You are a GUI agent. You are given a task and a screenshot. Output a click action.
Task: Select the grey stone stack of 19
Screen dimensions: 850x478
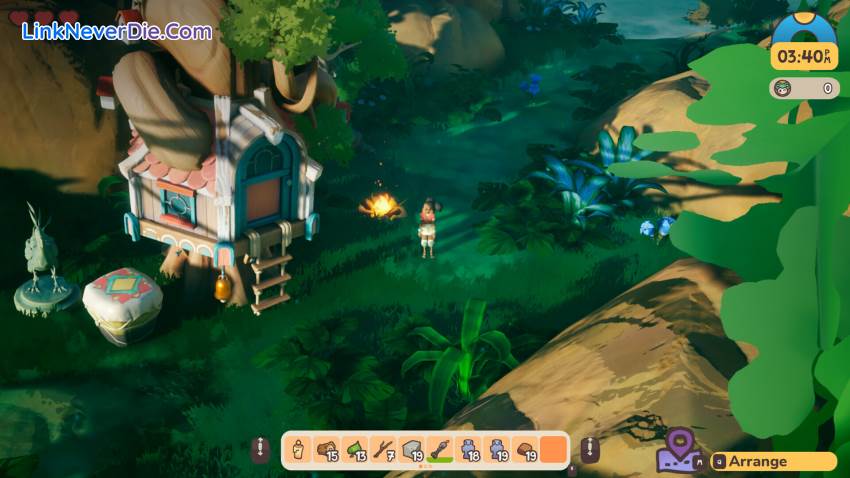(x=411, y=449)
